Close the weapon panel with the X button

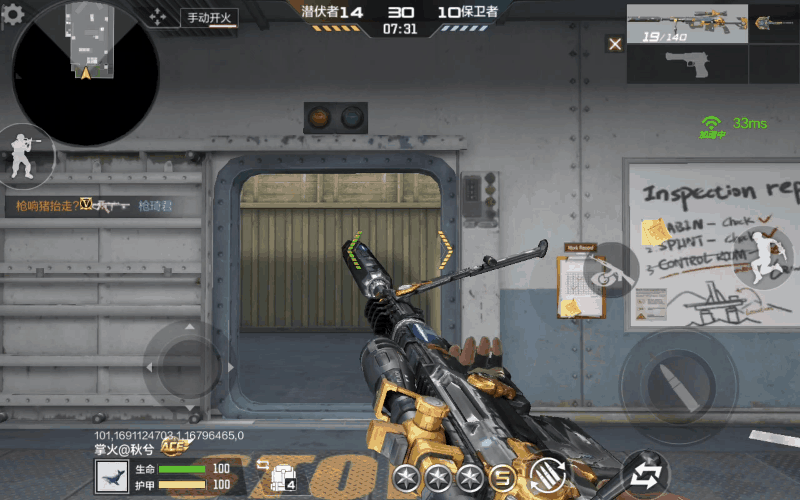[615, 44]
